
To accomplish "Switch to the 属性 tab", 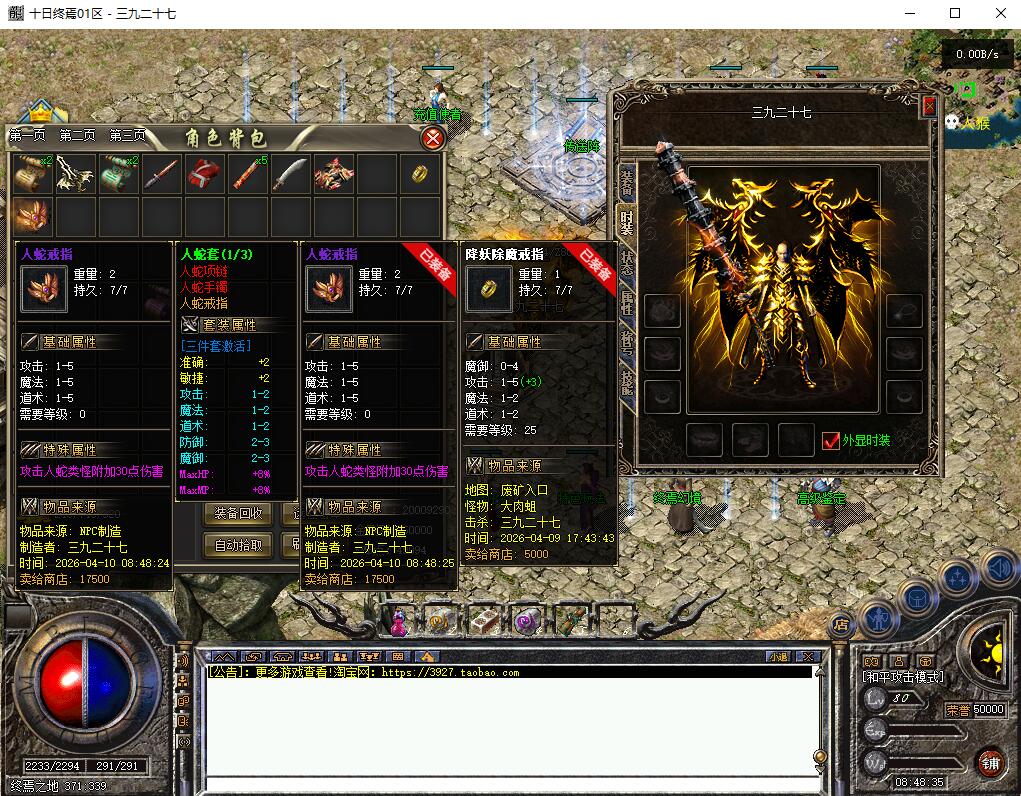I will 627,303.
